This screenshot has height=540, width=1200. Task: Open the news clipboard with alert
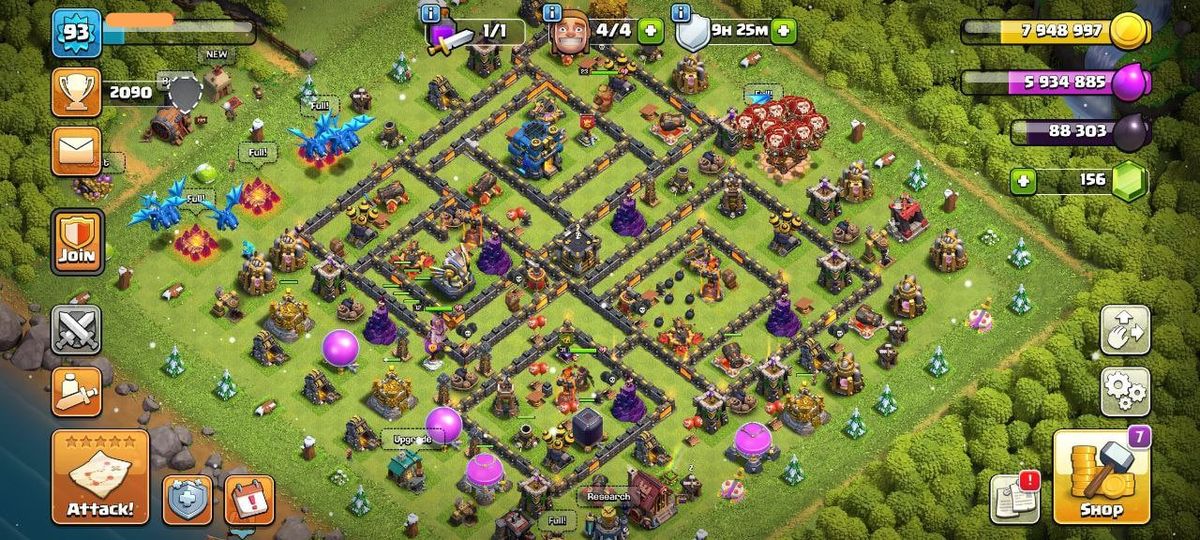click(1013, 497)
